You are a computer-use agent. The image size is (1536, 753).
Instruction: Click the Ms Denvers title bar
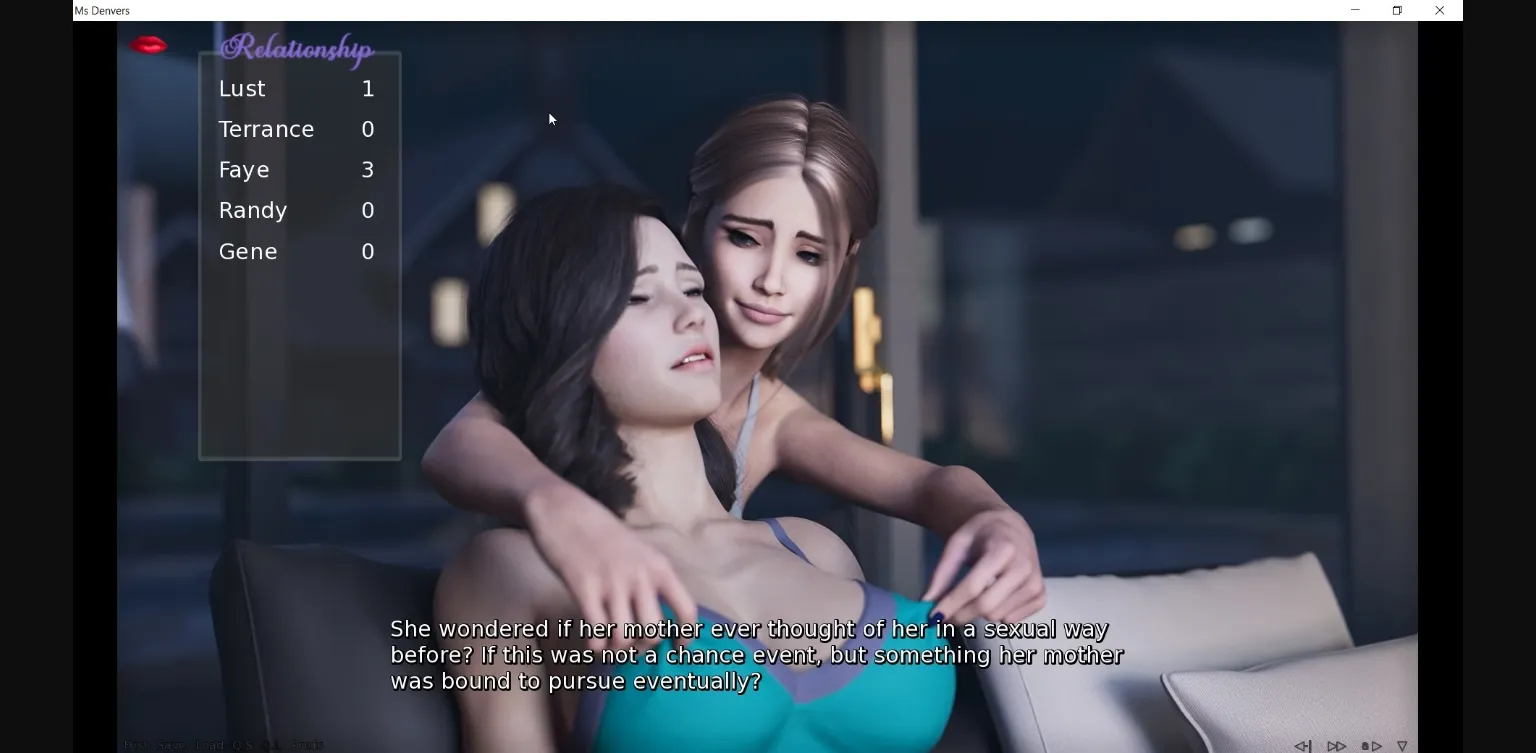pos(103,10)
